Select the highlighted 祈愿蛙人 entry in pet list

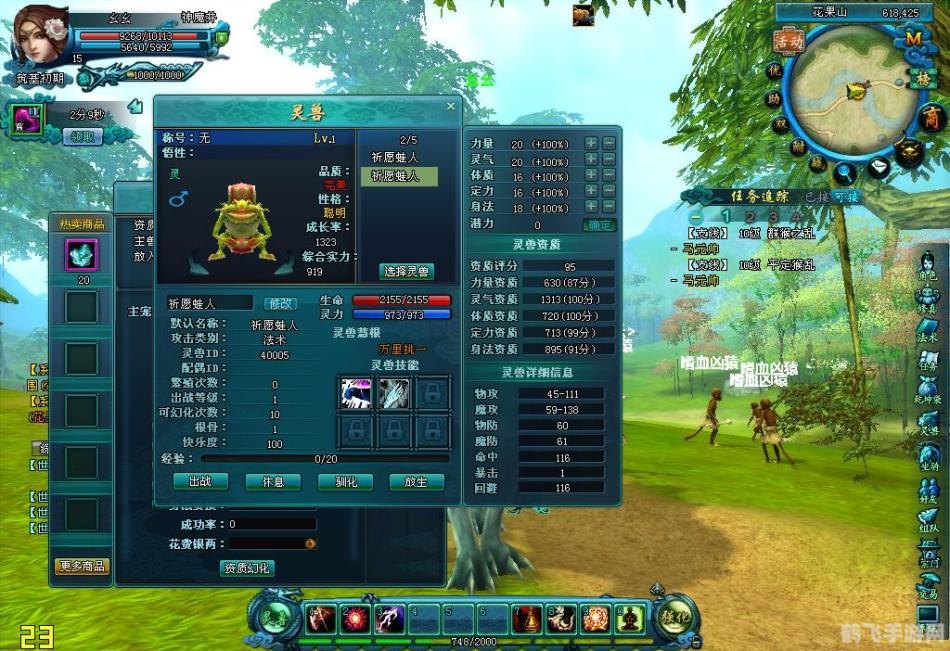(399, 176)
